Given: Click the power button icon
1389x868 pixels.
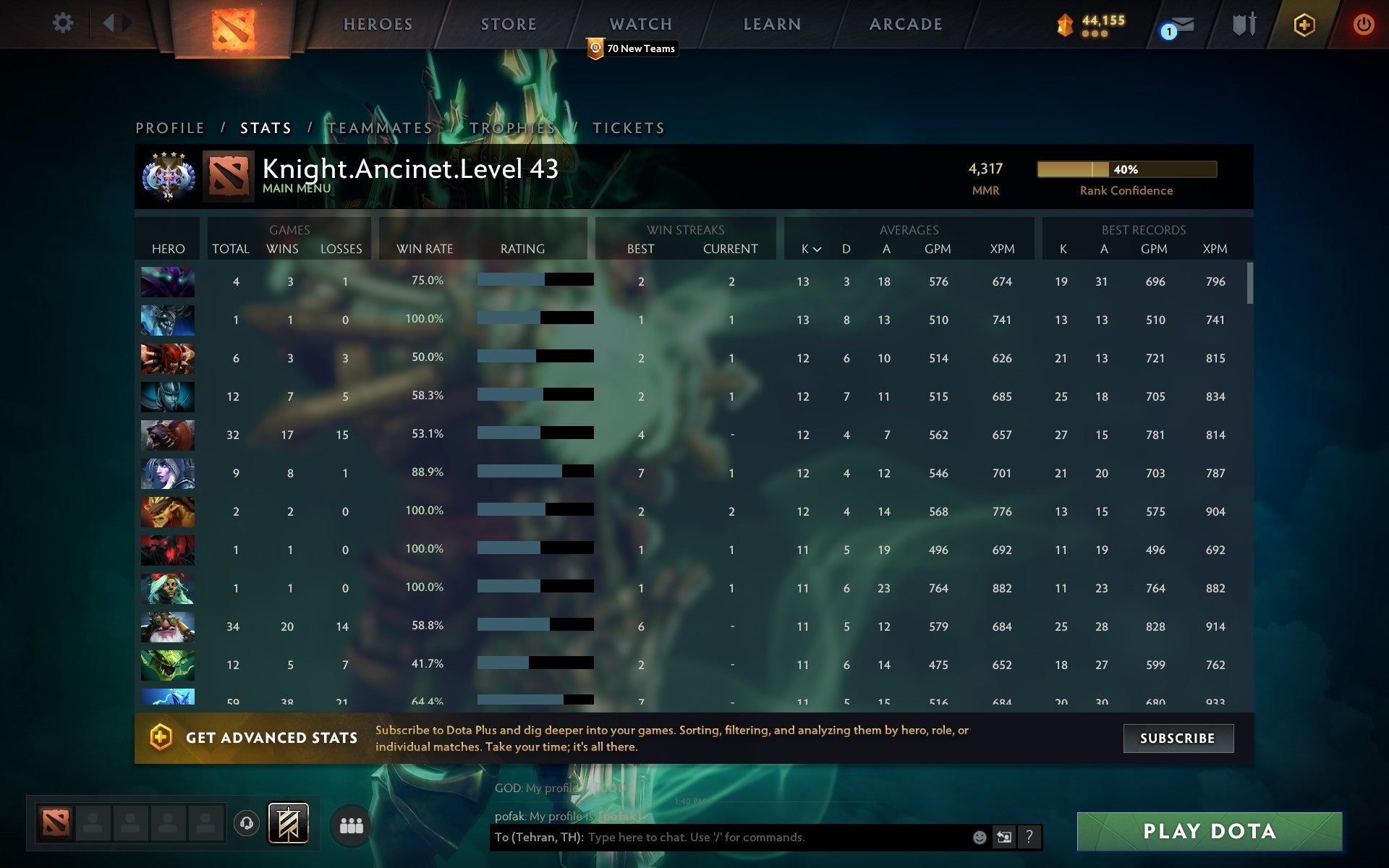Looking at the screenshot, I should point(1364,23).
